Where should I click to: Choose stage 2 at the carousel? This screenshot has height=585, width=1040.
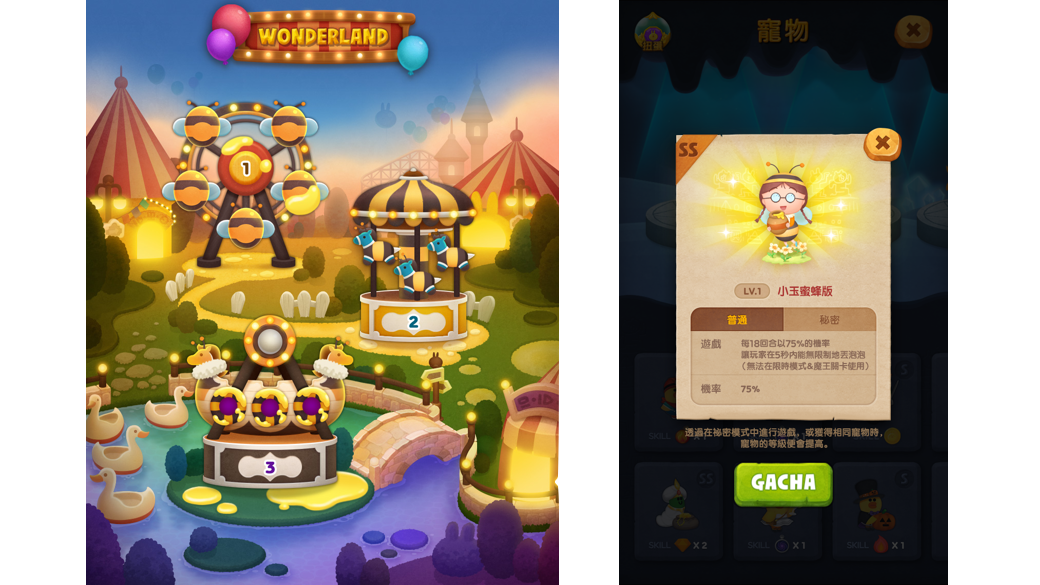click(x=413, y=321)
